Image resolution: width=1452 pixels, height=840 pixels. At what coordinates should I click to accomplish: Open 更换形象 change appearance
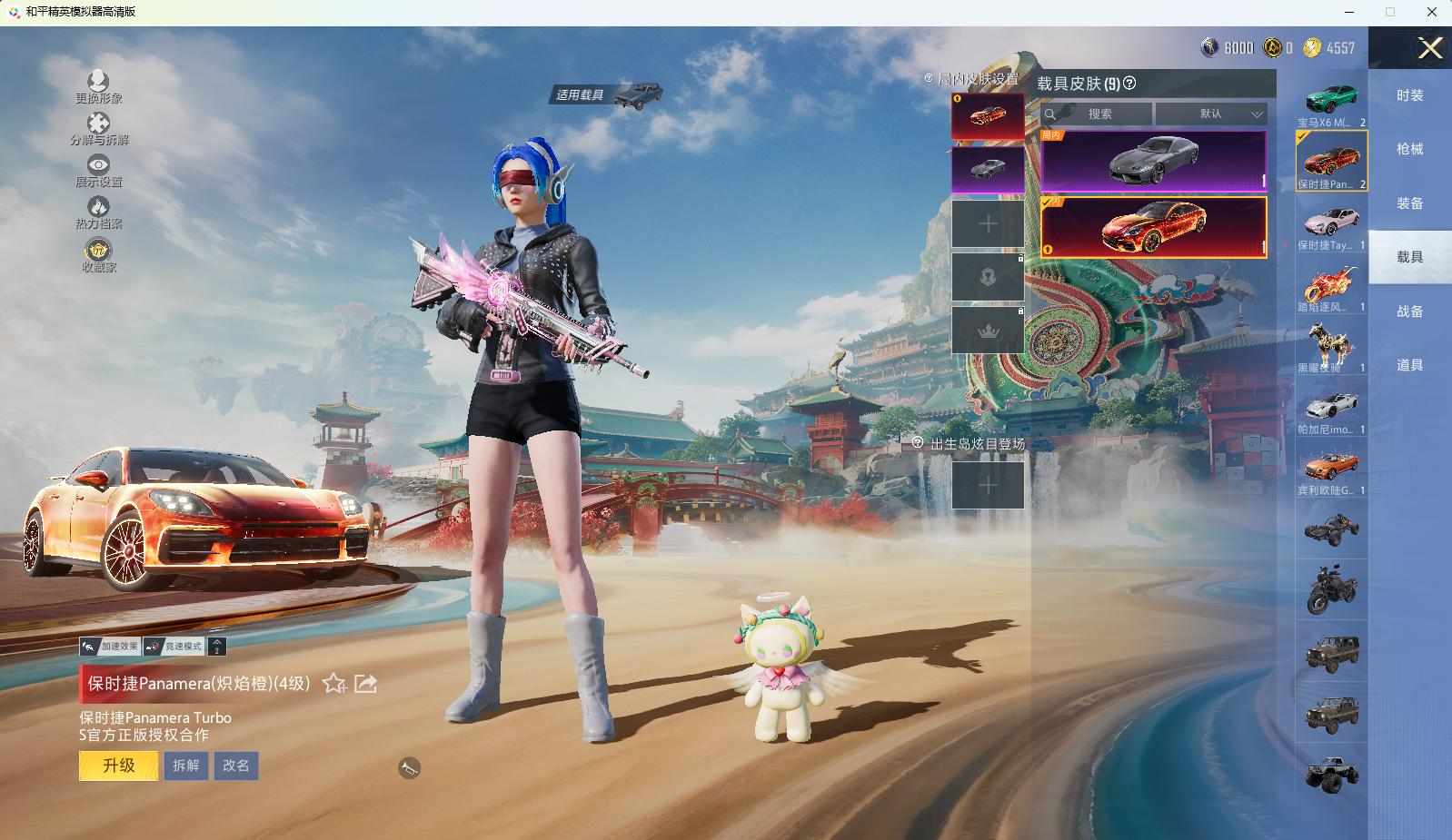[x=98, y=86]
